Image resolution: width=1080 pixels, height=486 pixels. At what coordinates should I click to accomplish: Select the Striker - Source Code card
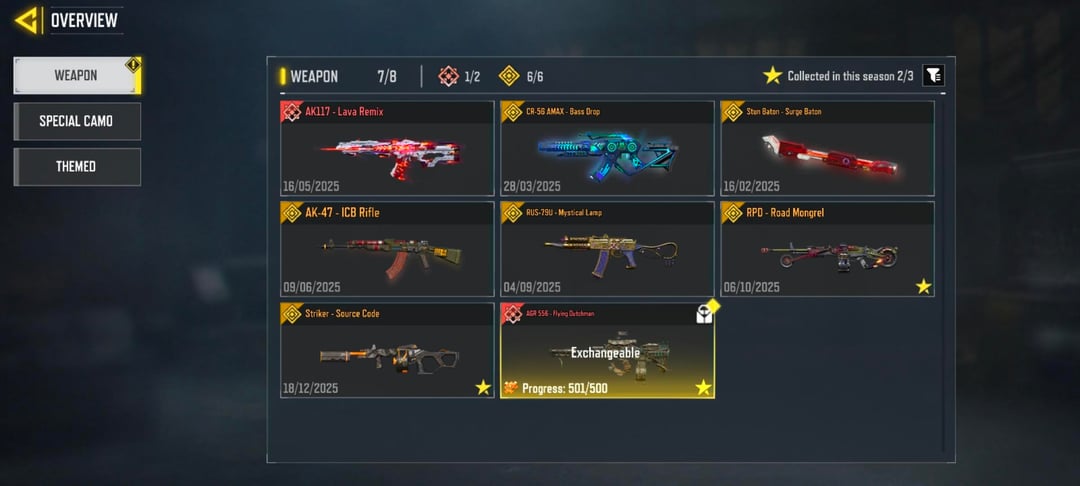[387, 350]
